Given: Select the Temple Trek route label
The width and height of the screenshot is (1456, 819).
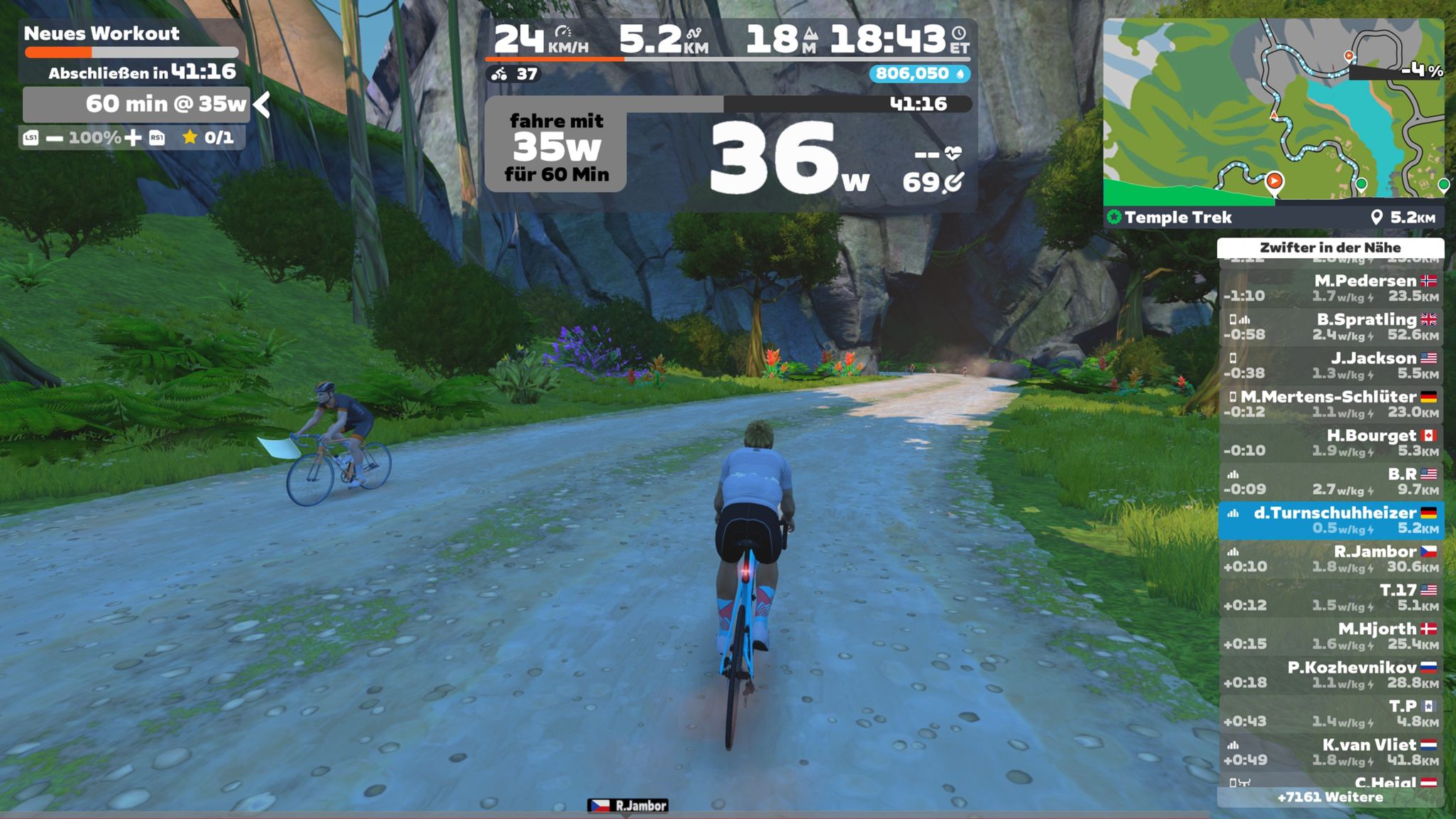Looking at the screenshot, I should (1177, 218).
